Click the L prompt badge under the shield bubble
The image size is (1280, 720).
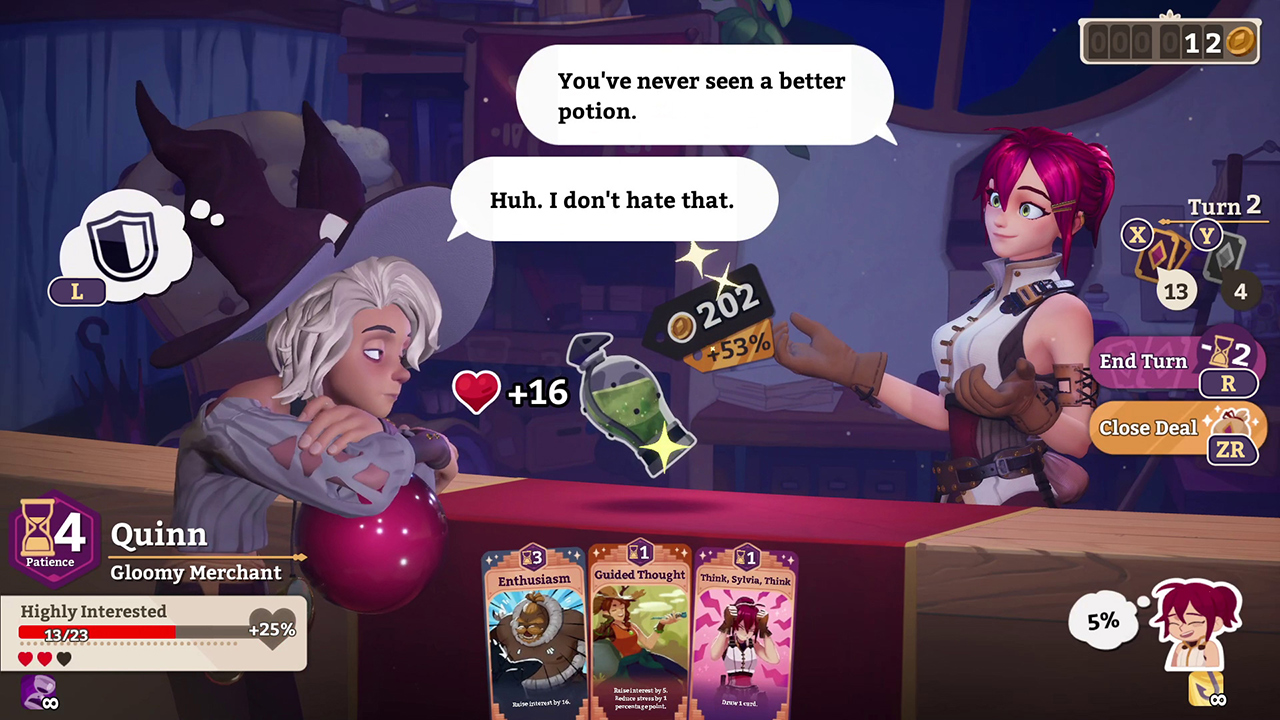coord(77,292)
